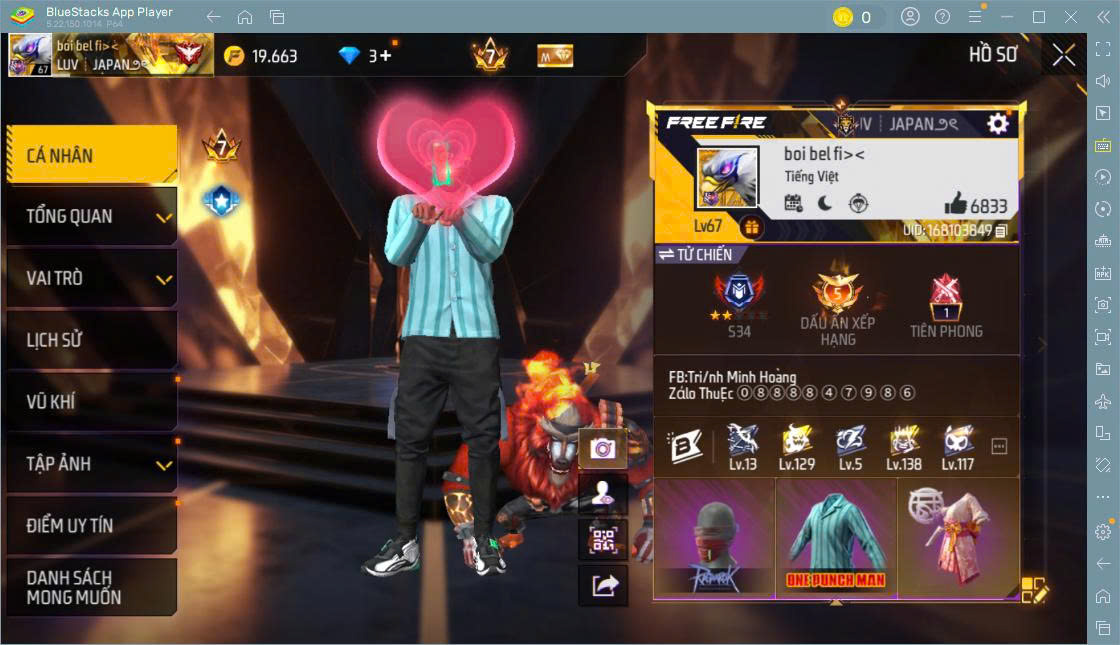Click the camera screenshot button
1120x645 pixels.
603,448
